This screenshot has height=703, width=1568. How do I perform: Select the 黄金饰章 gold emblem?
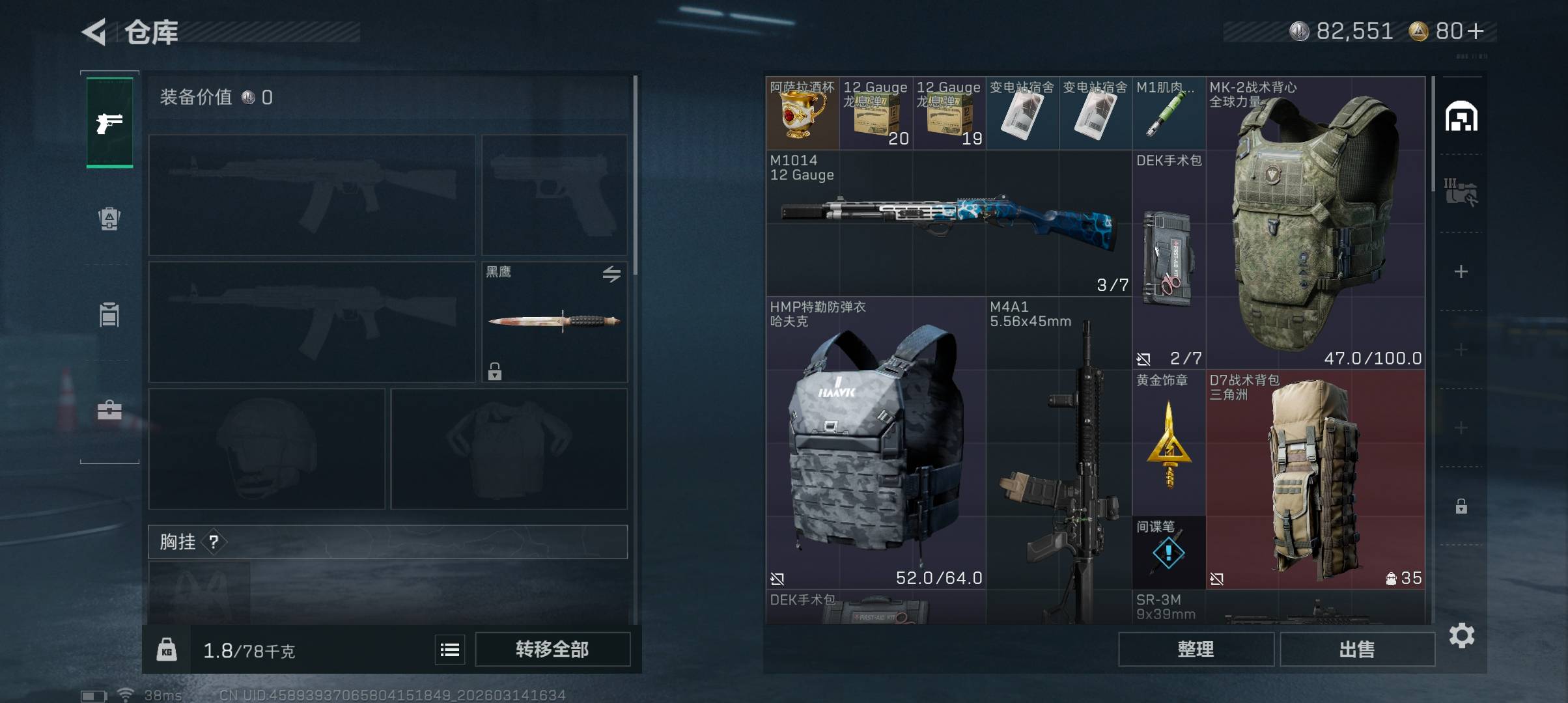[x=1169, y=444]
